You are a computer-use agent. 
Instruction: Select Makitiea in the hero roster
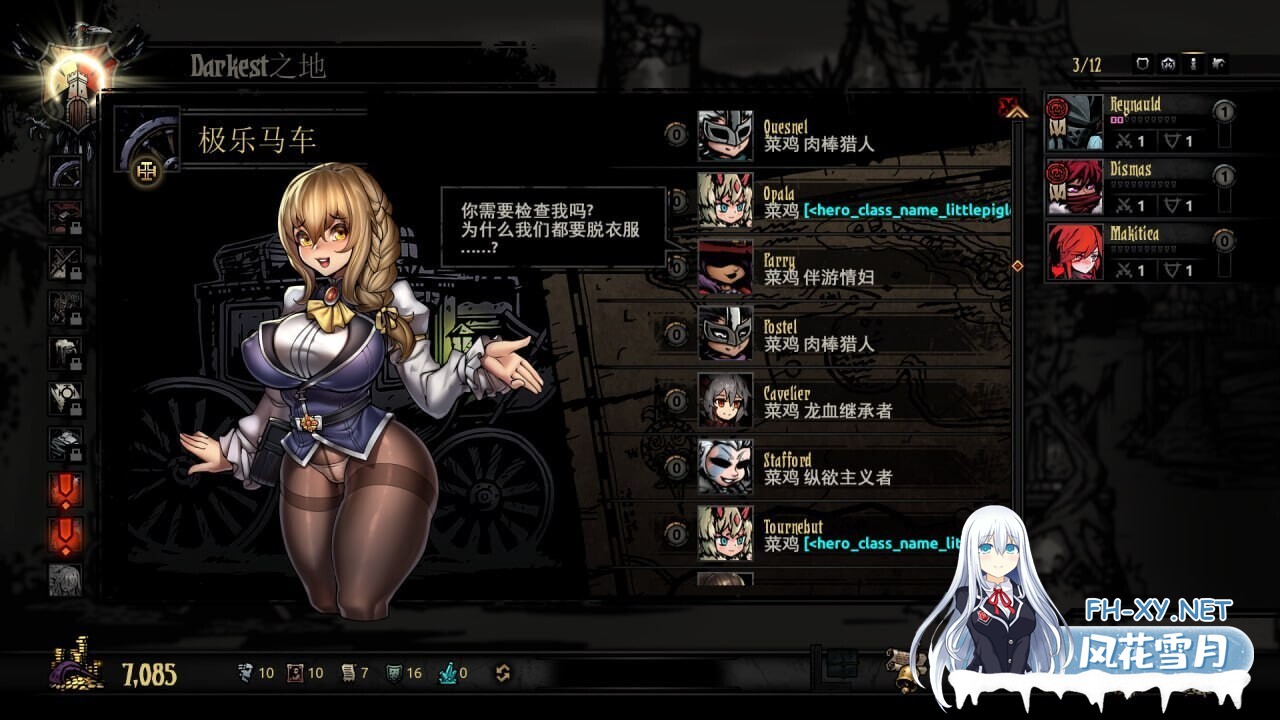(1130, 251)
